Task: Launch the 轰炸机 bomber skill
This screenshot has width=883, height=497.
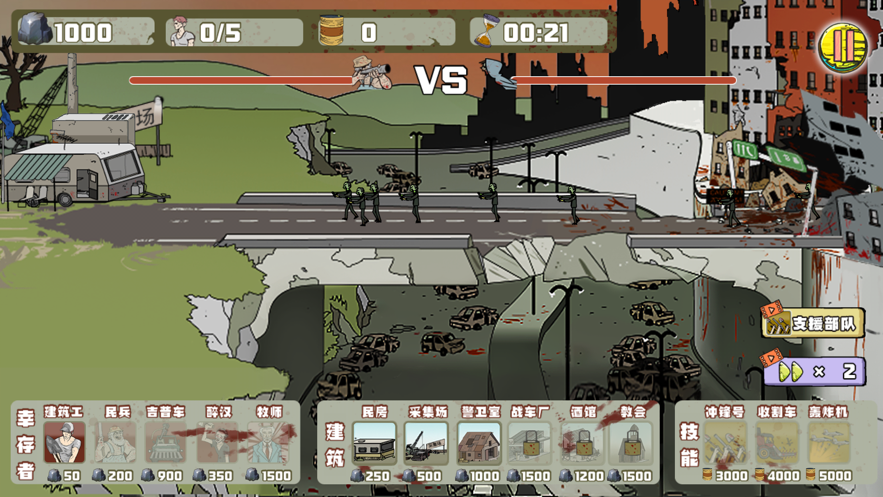Action: click(x=829, y=443)
